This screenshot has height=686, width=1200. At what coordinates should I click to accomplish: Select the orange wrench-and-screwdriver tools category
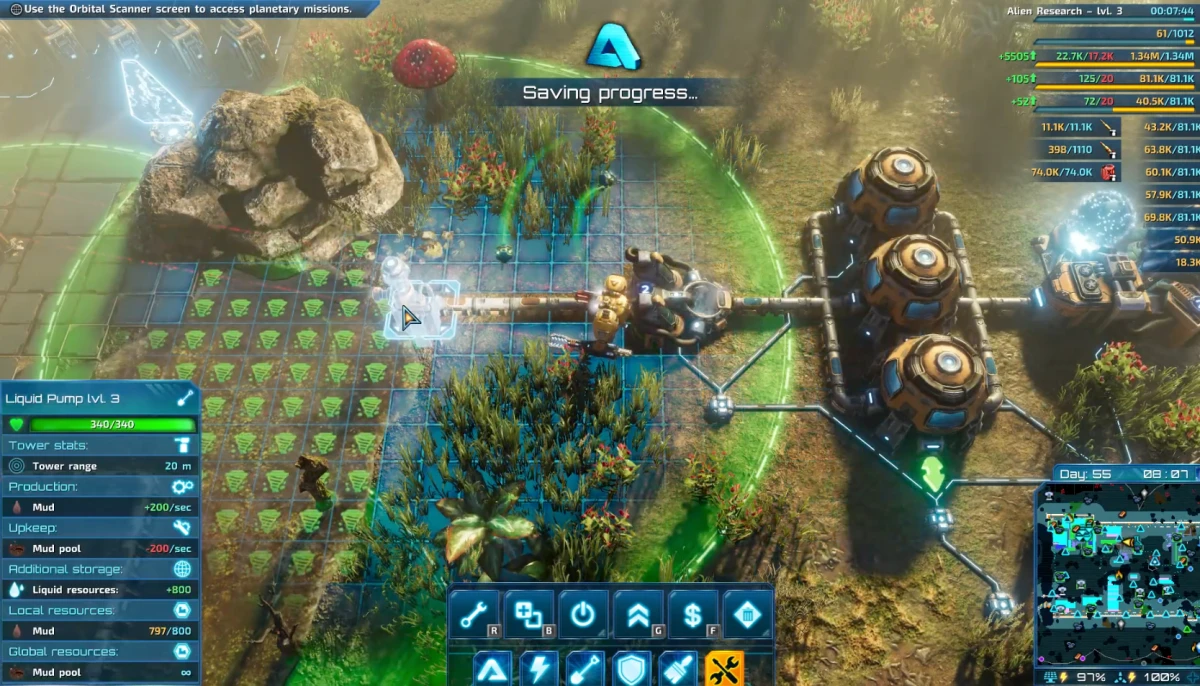(x=725, y=668)
